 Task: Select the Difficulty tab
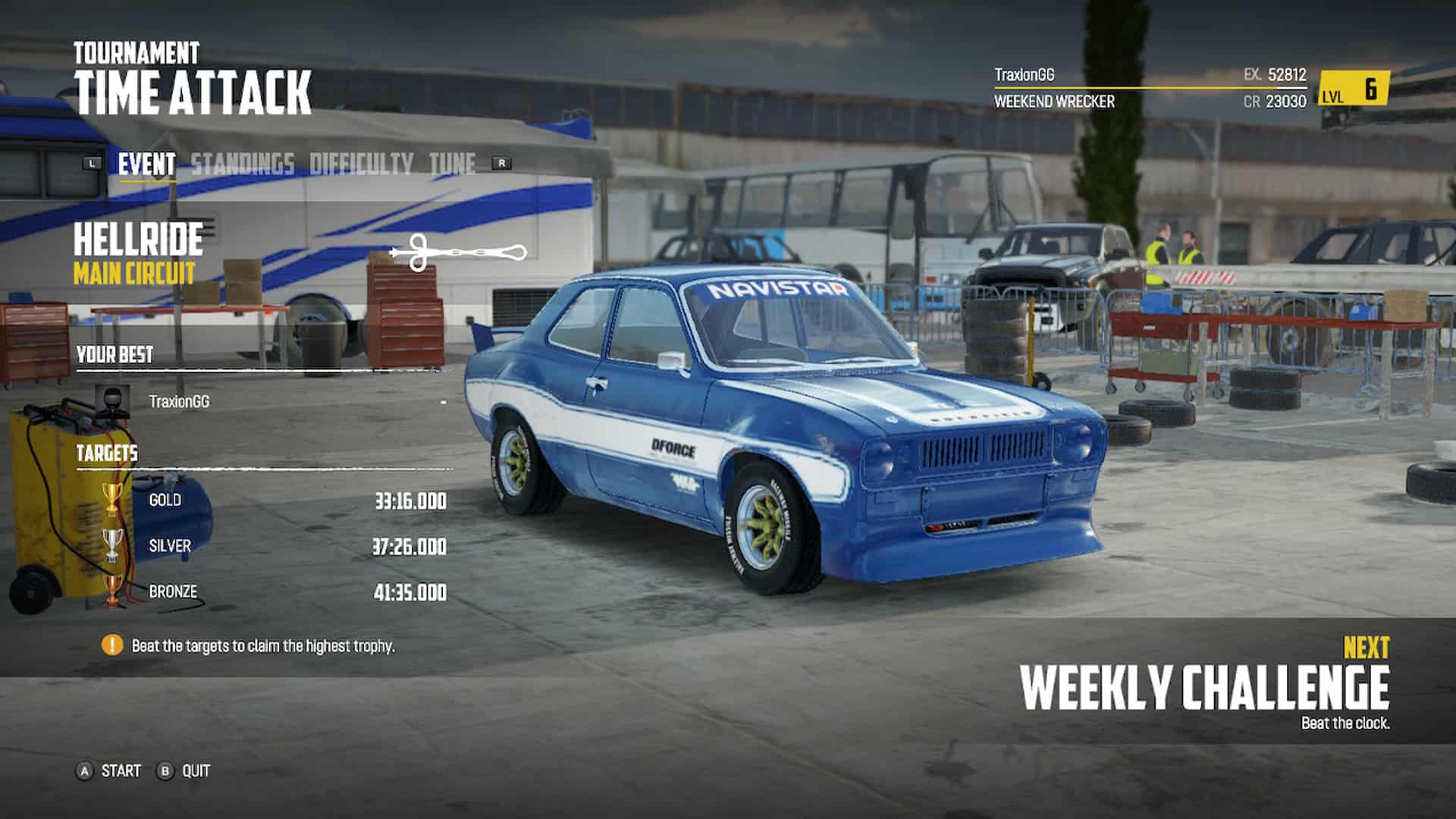(x=361, y=164)
